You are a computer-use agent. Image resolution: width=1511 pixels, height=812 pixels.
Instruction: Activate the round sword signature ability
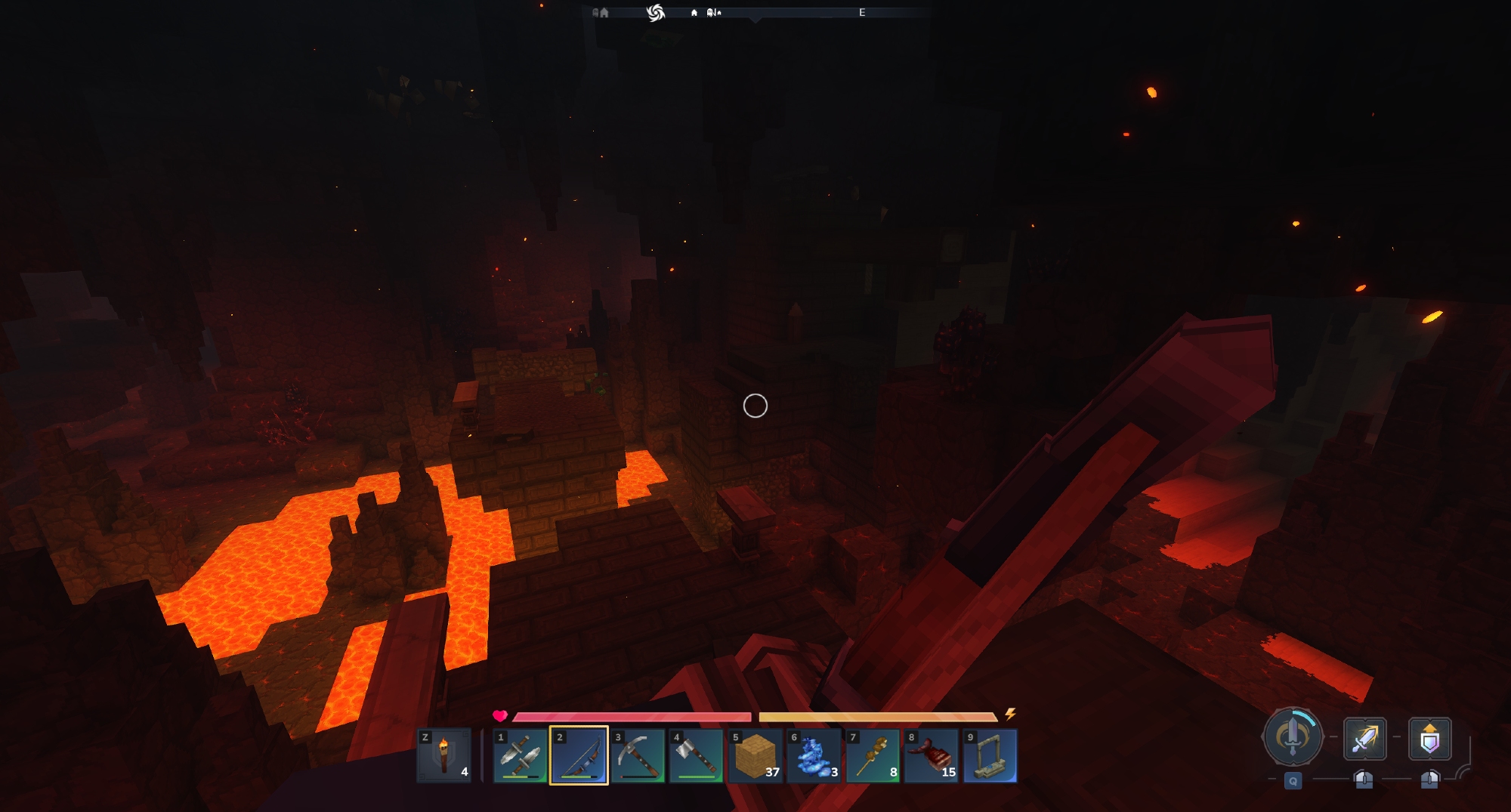pyautogui.click(x=1293, y=736)
